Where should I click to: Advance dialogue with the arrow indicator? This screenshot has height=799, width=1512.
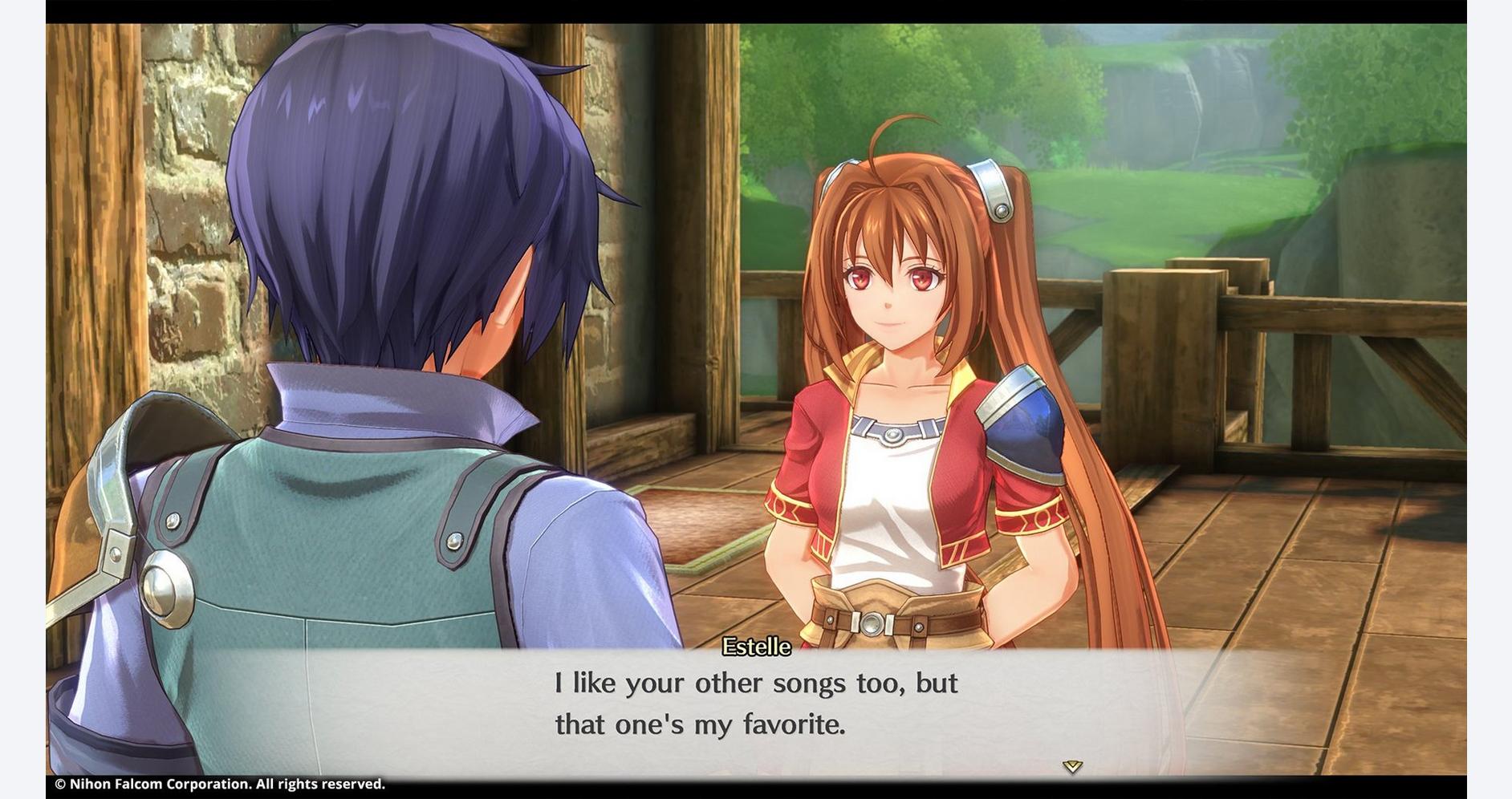[1072, 767]
